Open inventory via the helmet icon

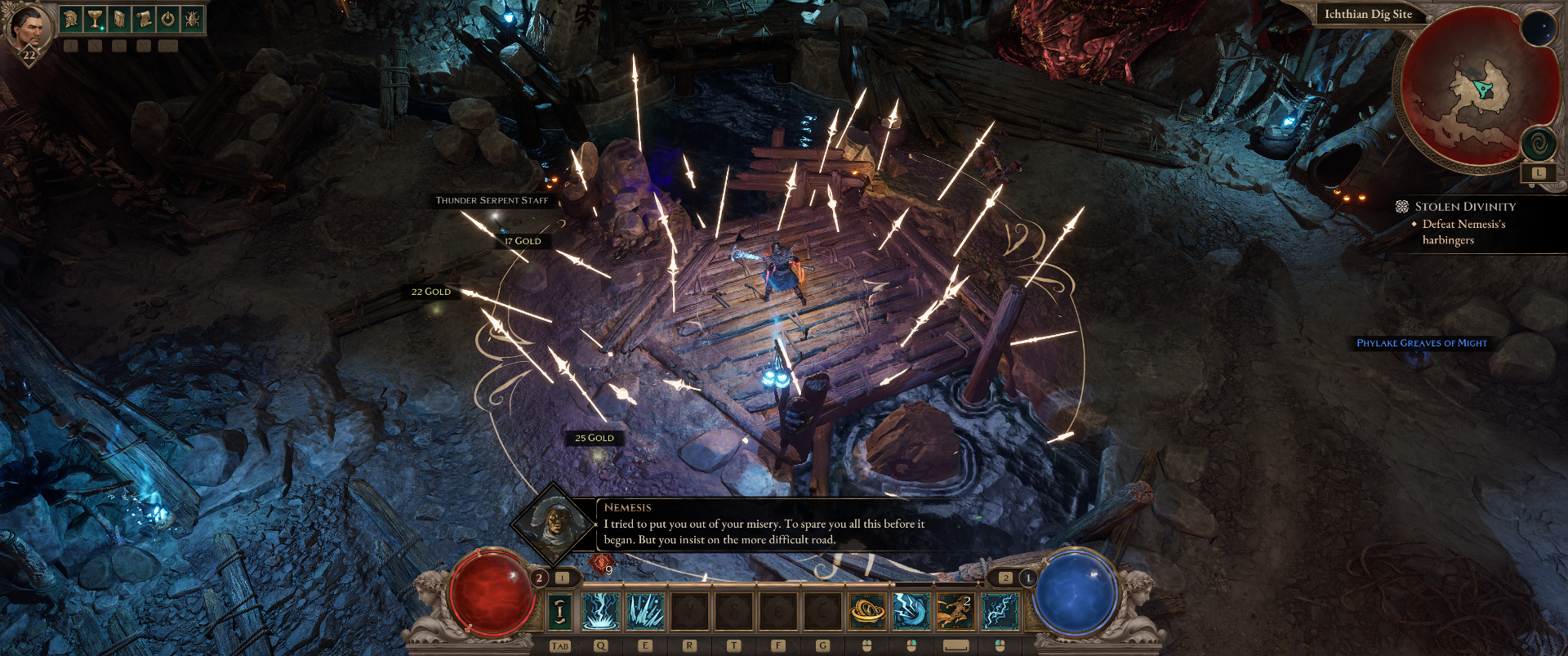(72, 19)
